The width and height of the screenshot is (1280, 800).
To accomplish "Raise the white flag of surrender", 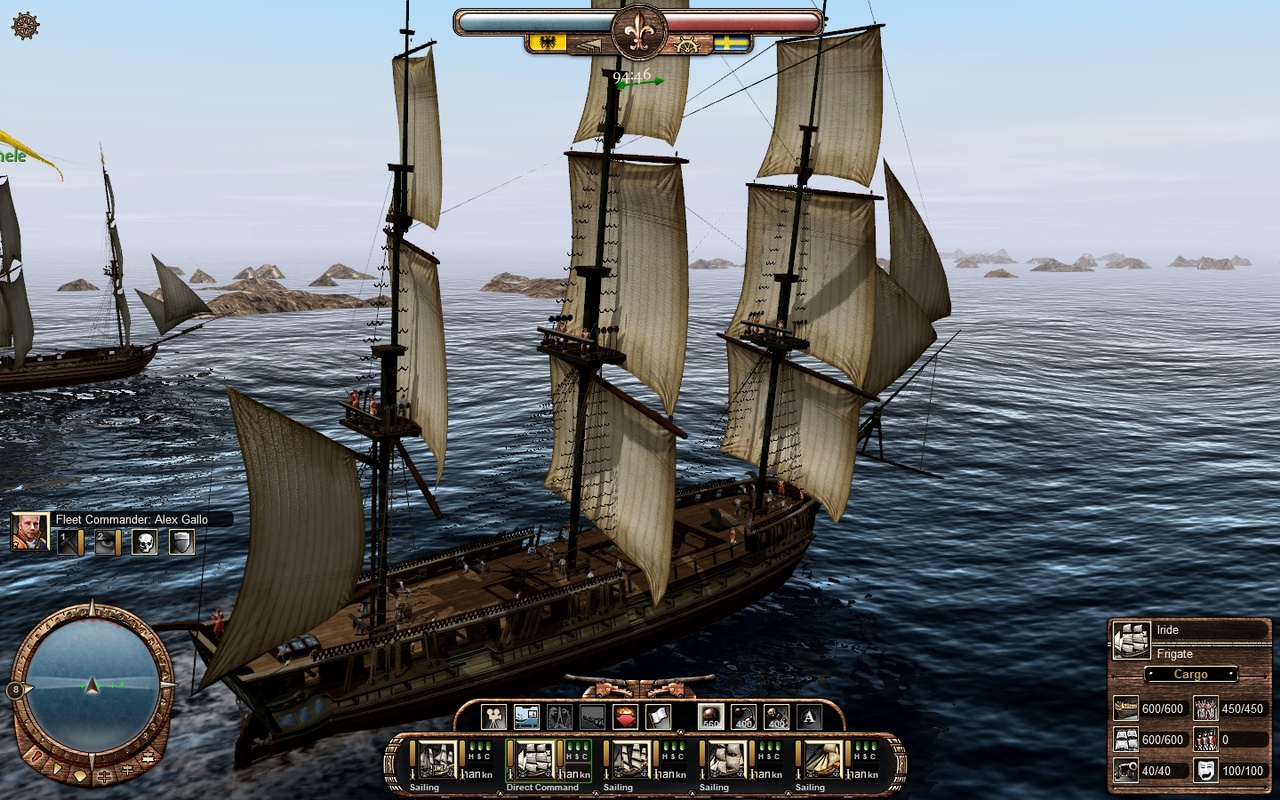I will pos(657,716).
